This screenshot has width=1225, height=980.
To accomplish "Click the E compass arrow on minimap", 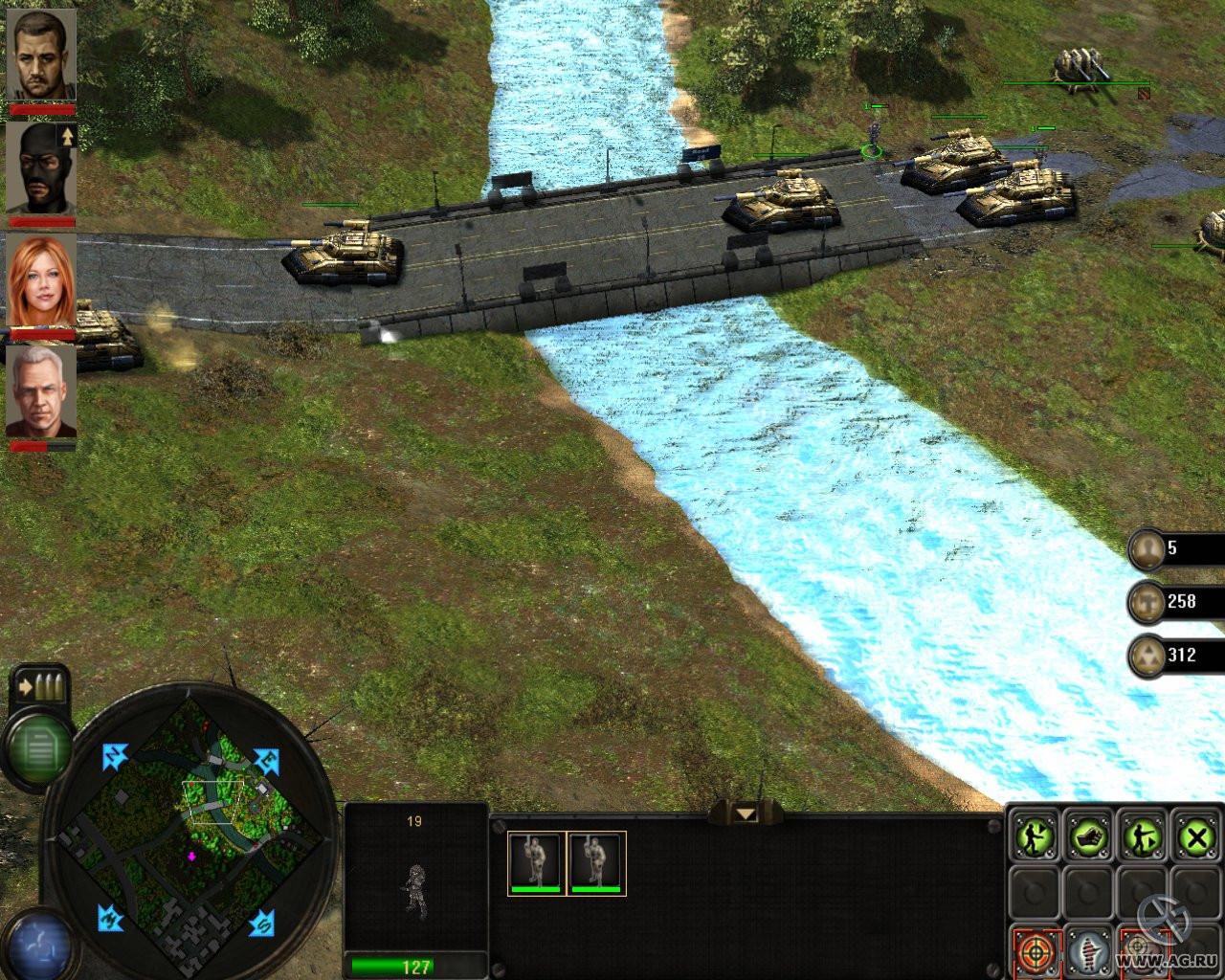I will pos(266,762).
